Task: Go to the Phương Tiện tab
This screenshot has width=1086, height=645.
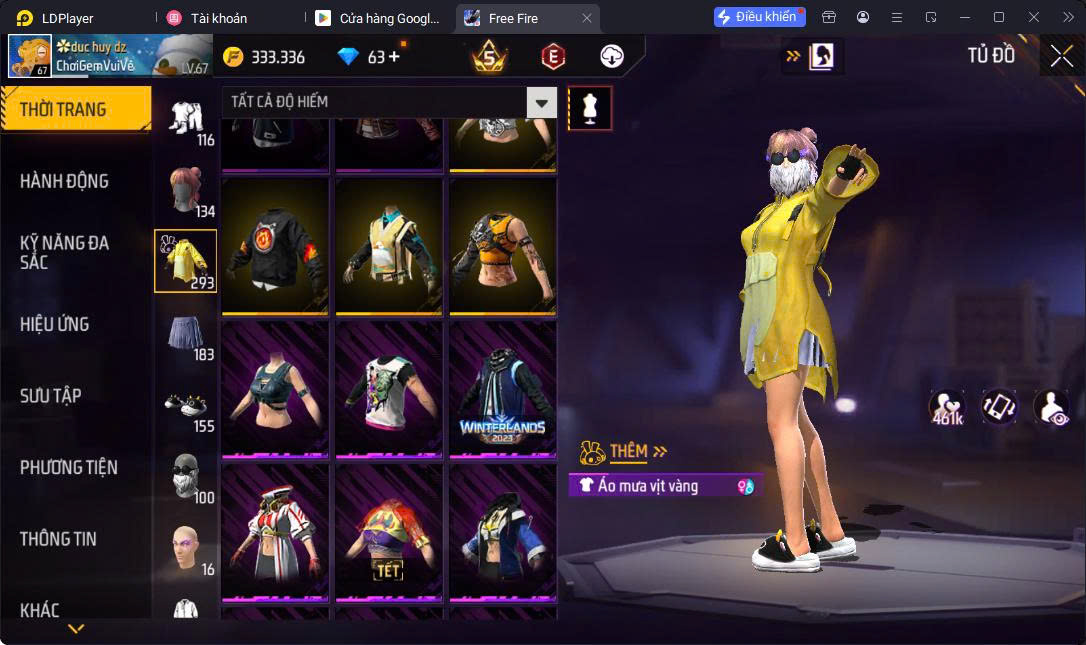Action: (x=69, y=467)
